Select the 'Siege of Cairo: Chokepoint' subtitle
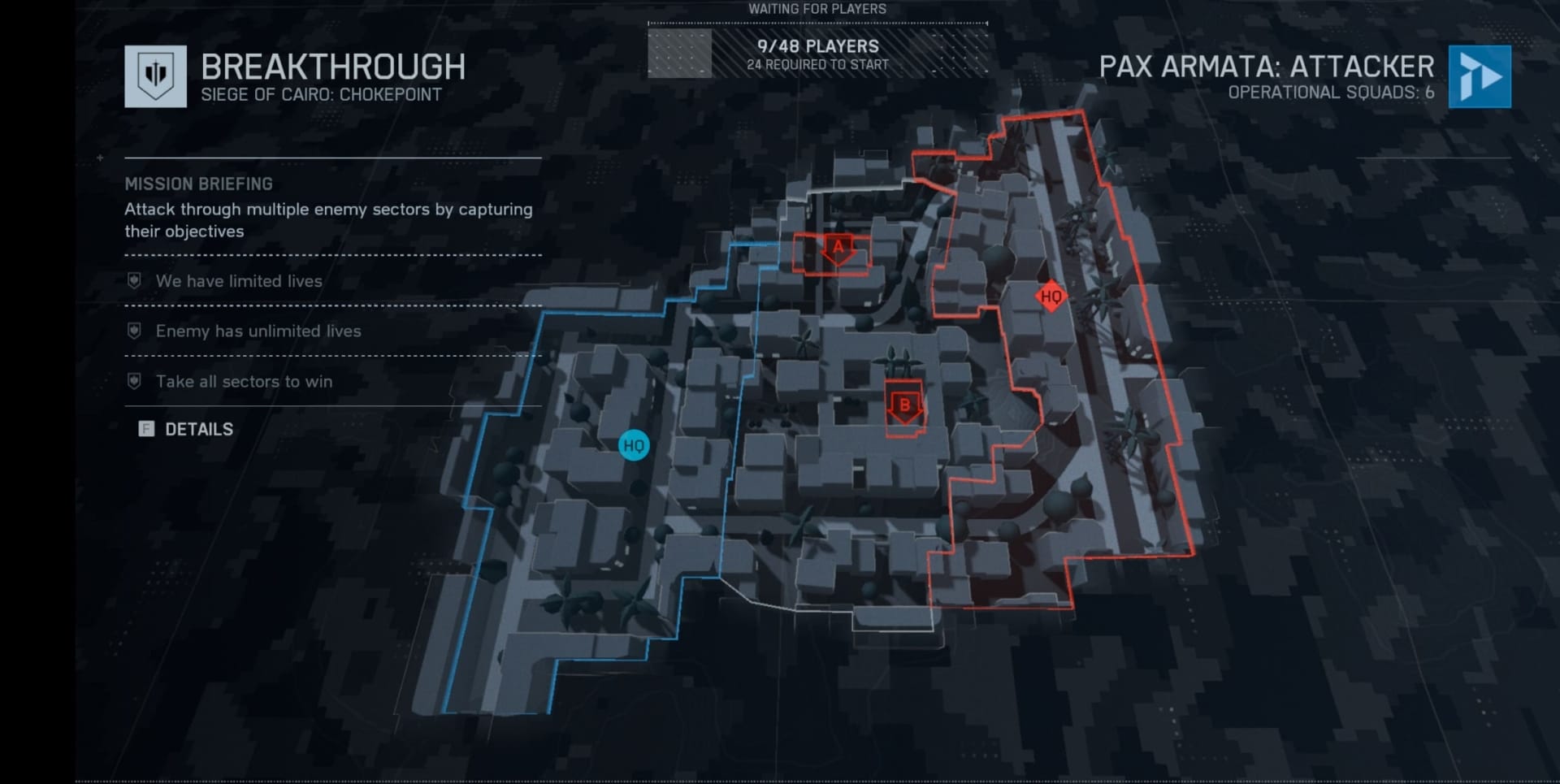1560x784 pixels. coord(323,93)
